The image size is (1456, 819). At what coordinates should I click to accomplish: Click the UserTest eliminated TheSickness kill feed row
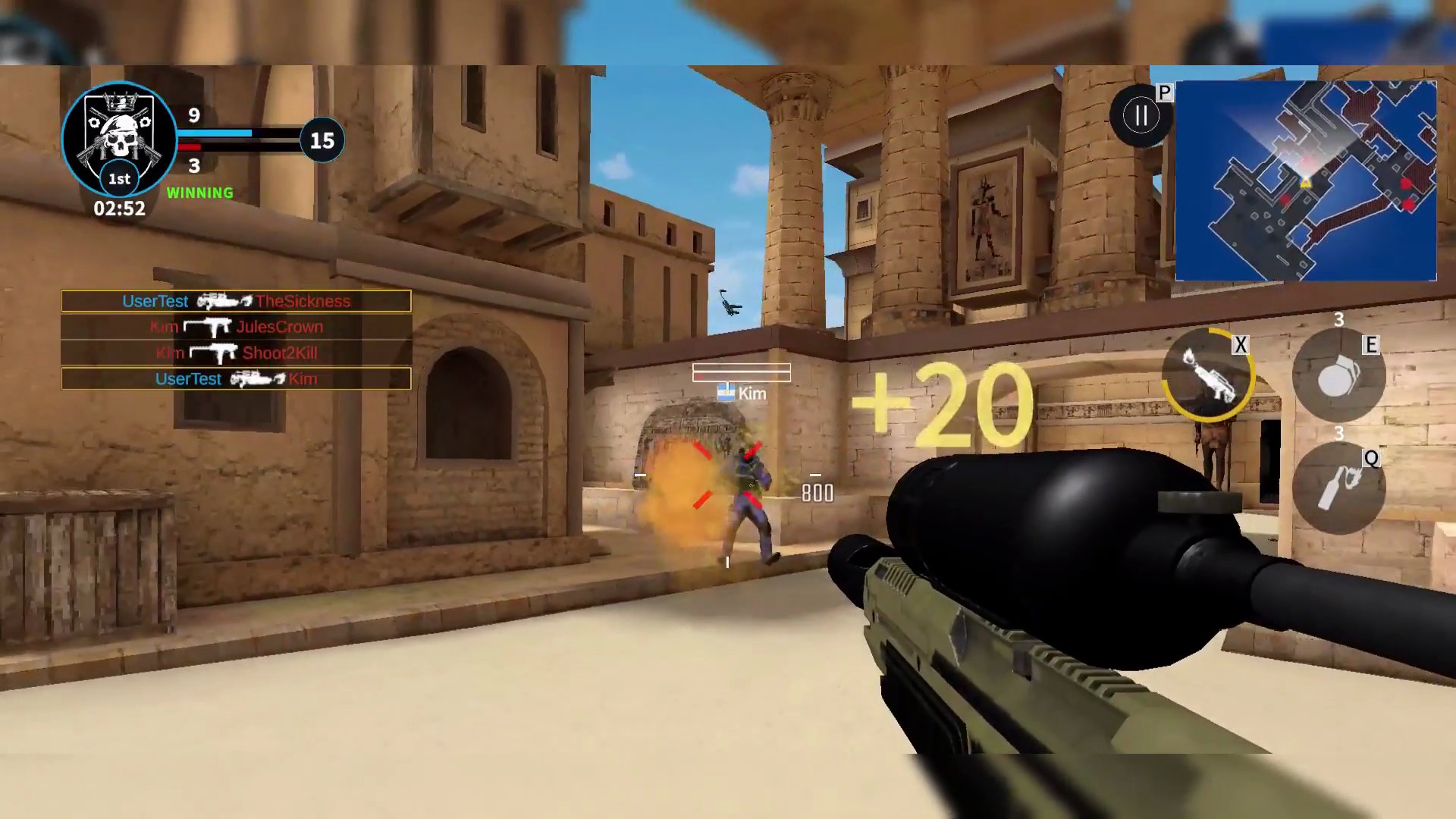[236, 300]
